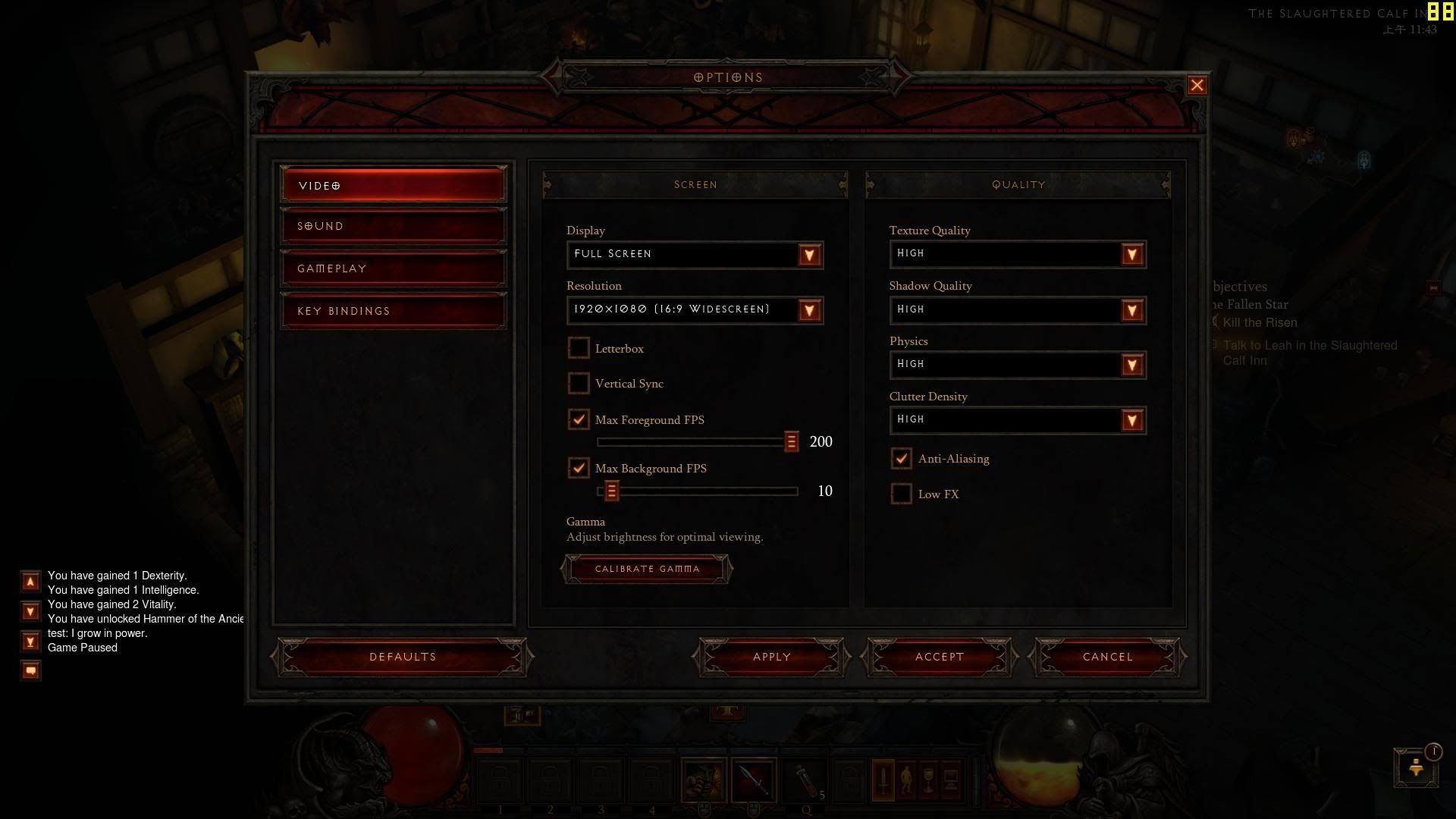Expand the Clutter Density dropdown
The height and width of the screenshot is (819, 1456).
(x=1131, y=420)
